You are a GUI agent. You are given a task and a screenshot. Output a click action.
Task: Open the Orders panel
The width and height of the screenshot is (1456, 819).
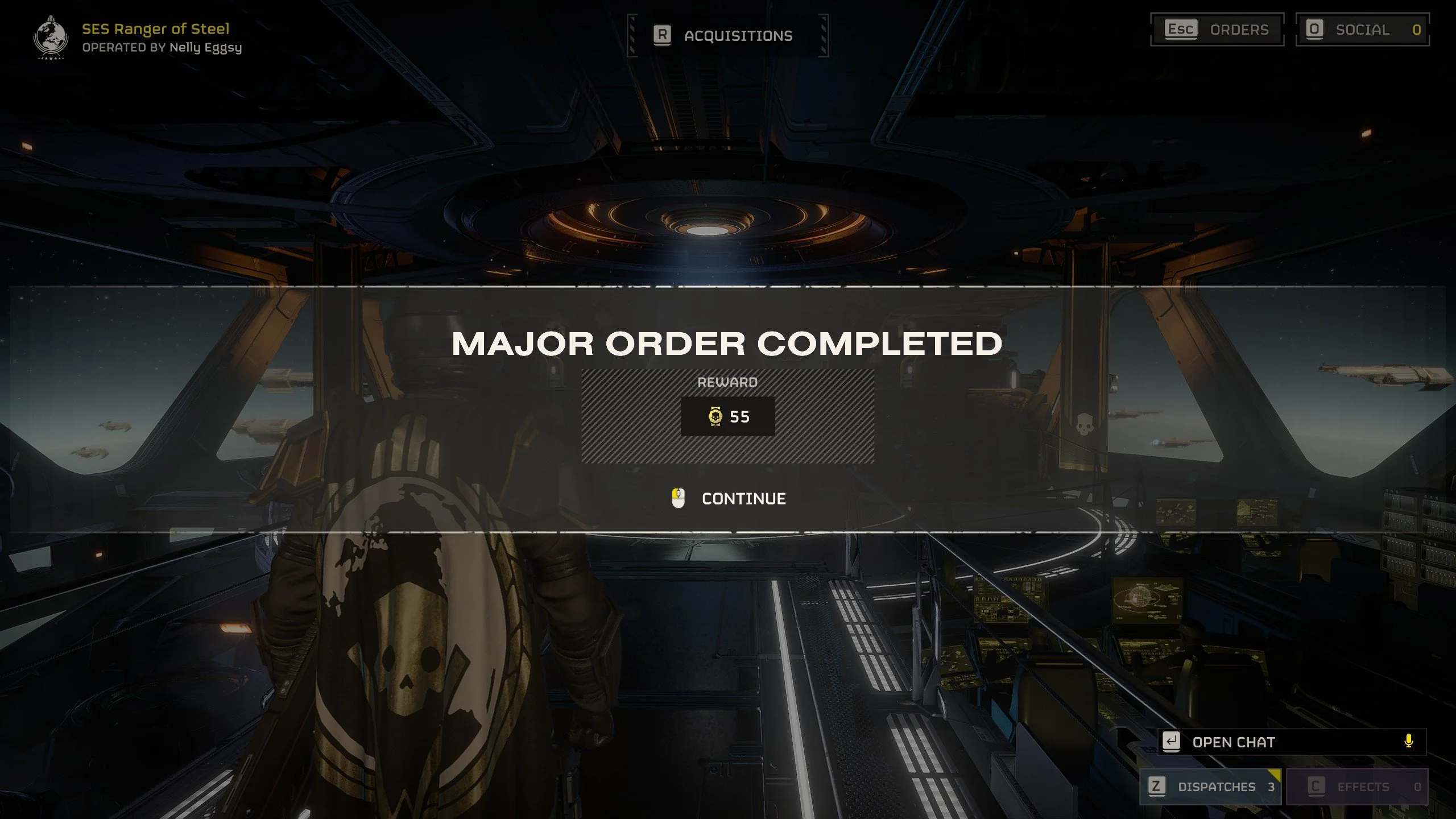(x=1217, y=30)
